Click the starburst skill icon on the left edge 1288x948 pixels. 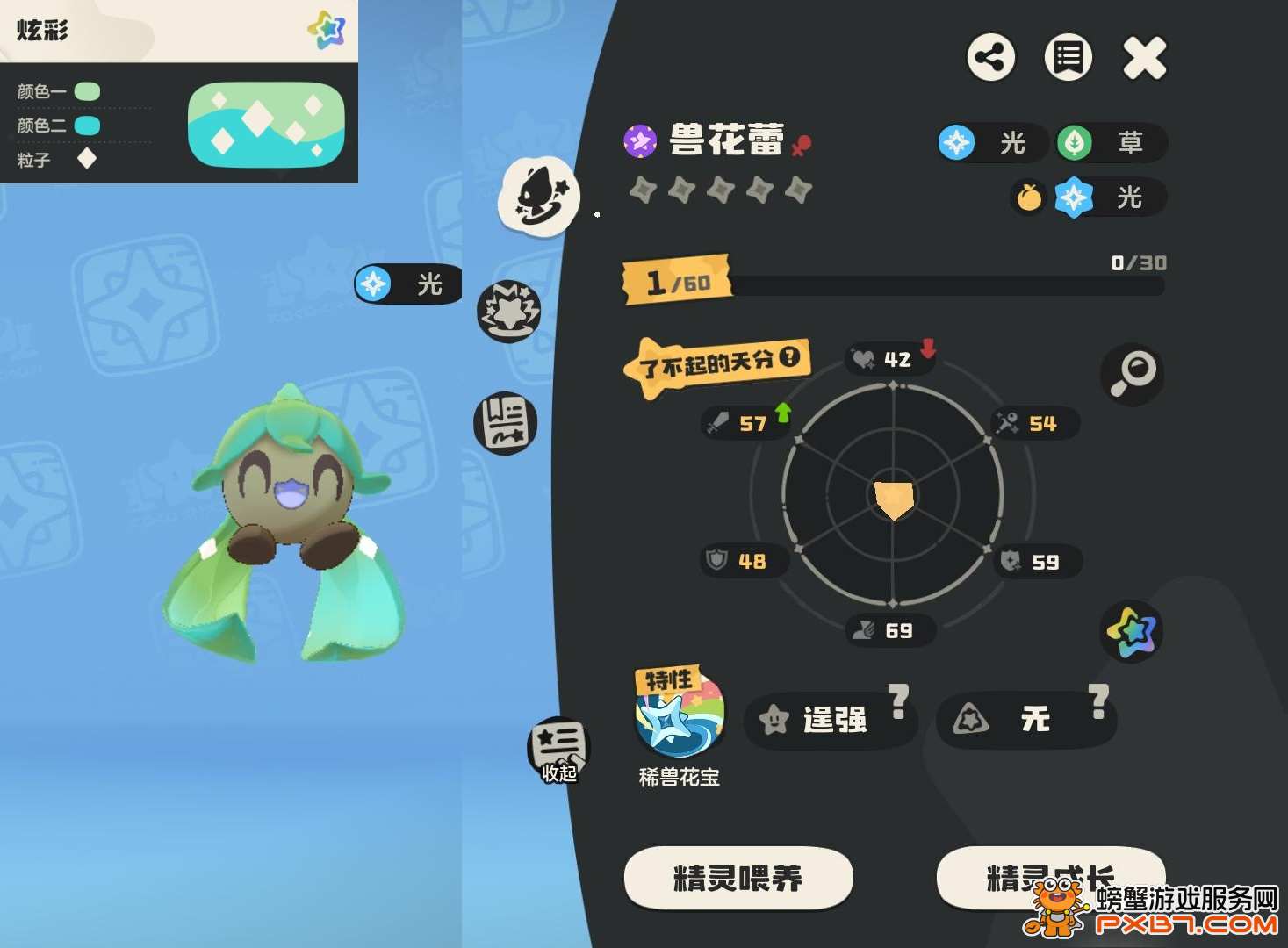tap(509, 309)
